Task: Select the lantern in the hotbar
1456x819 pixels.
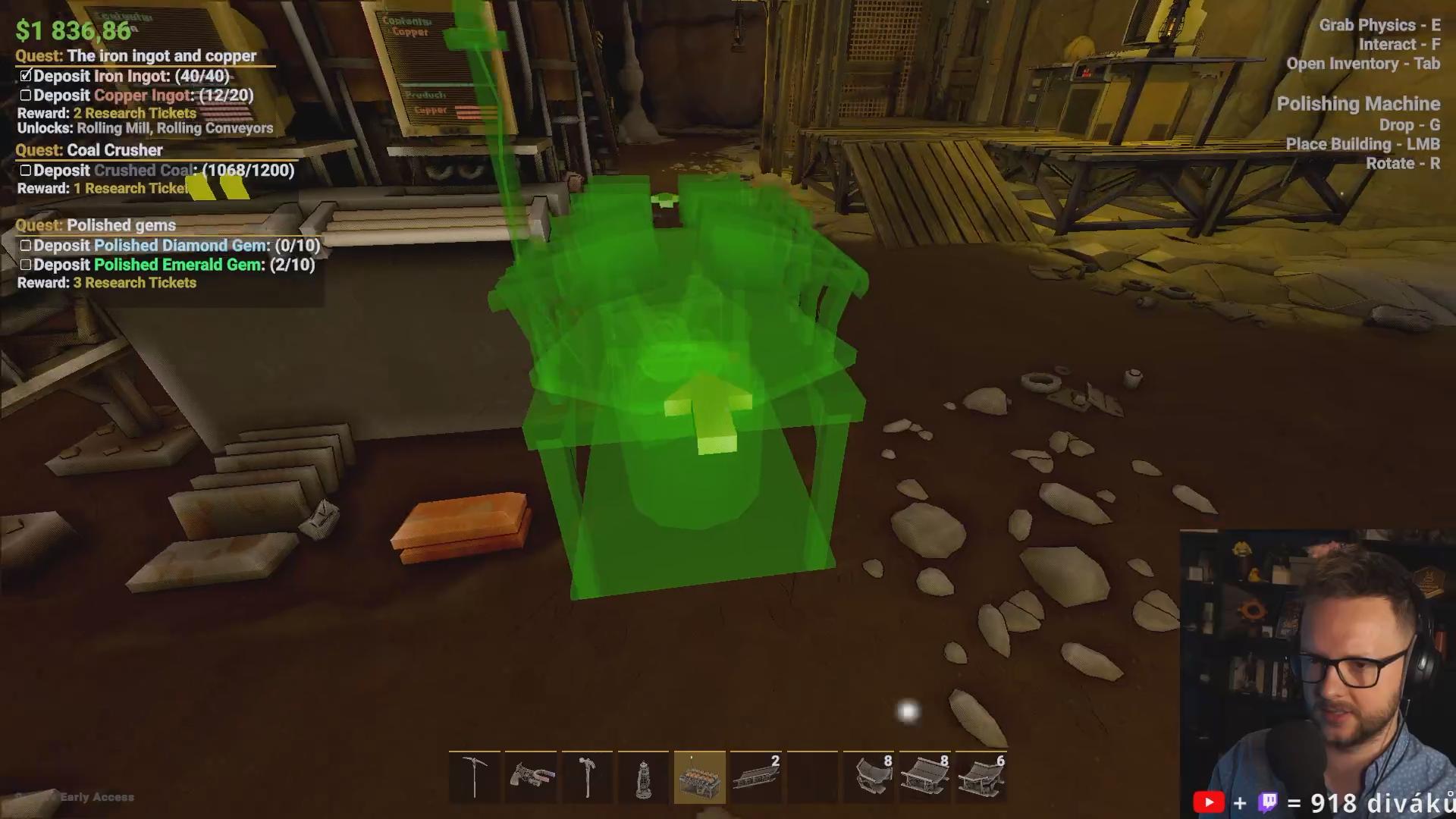Action: click(643, 777)
